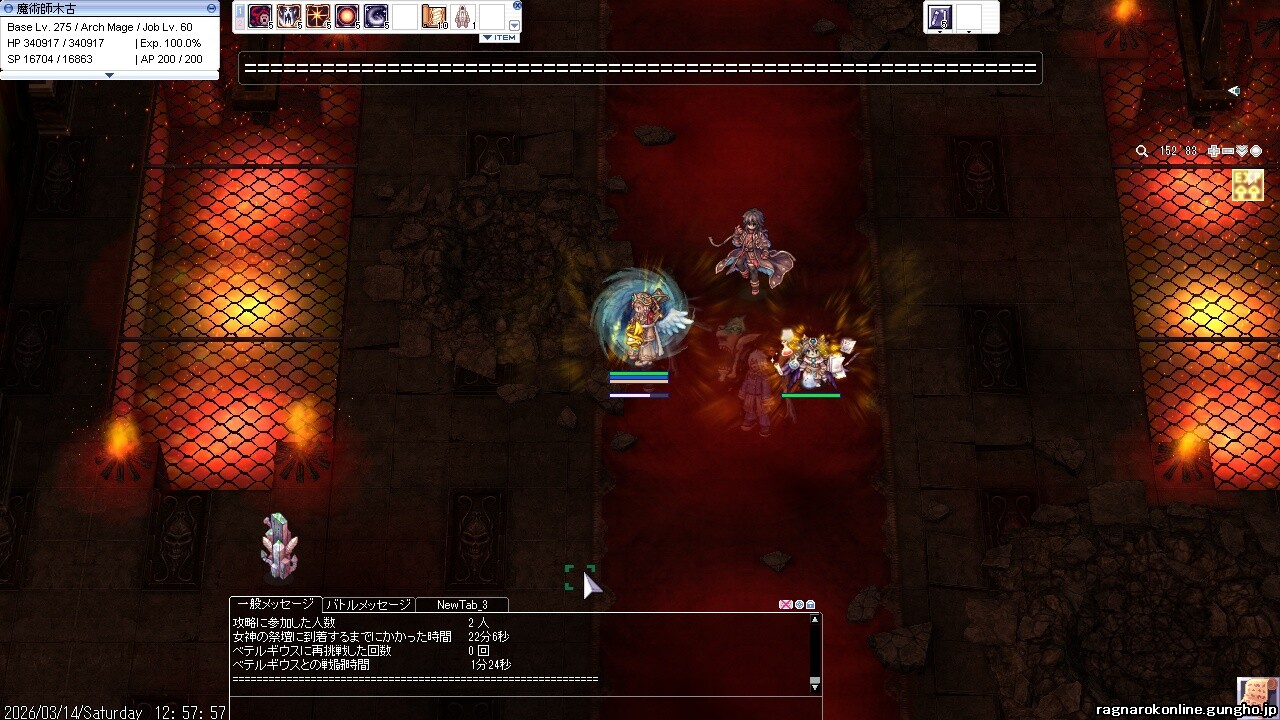Use the white ghostly skull skill
Image resolution: width=1280 pixels, height=720 pixels.
coord(289,16)
